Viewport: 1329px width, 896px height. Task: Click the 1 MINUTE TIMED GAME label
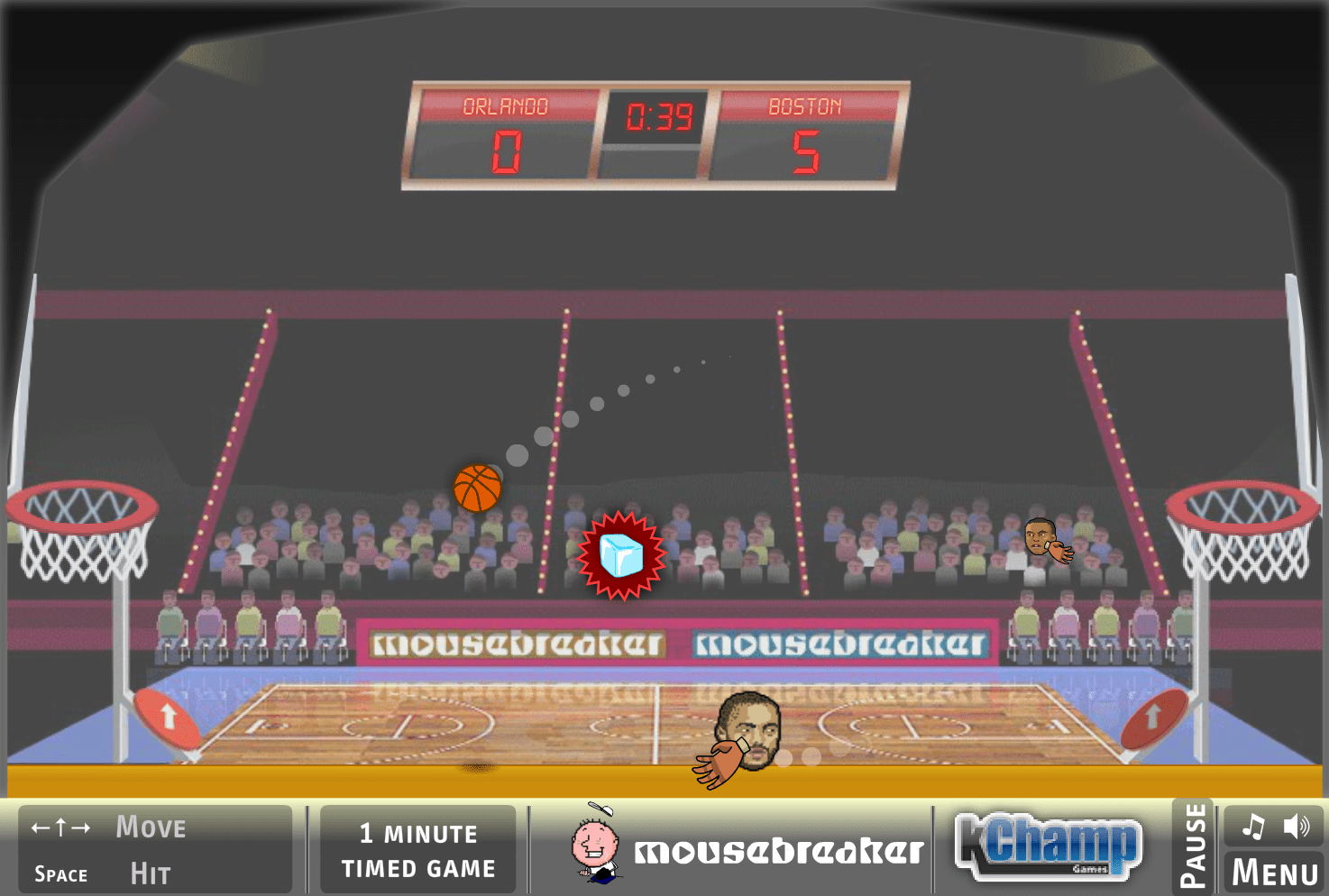(x=417, y=849)
